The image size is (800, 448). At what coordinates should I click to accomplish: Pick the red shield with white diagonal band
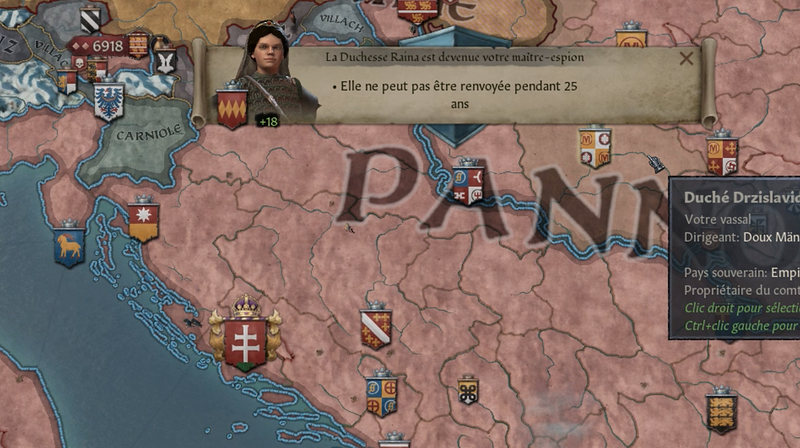(376, 329)
